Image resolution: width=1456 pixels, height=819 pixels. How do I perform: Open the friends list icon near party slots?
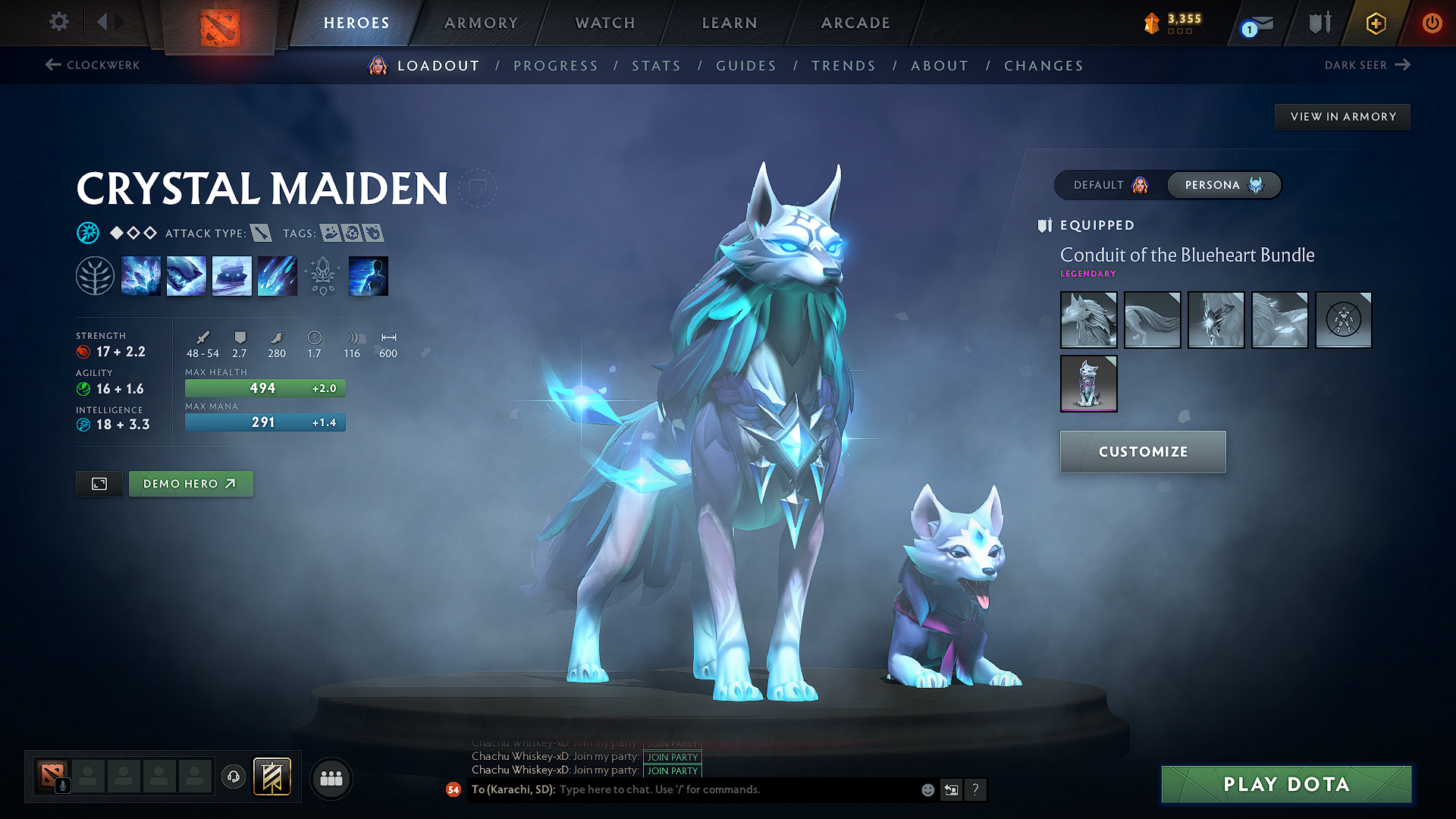click(x=331, y=779)
